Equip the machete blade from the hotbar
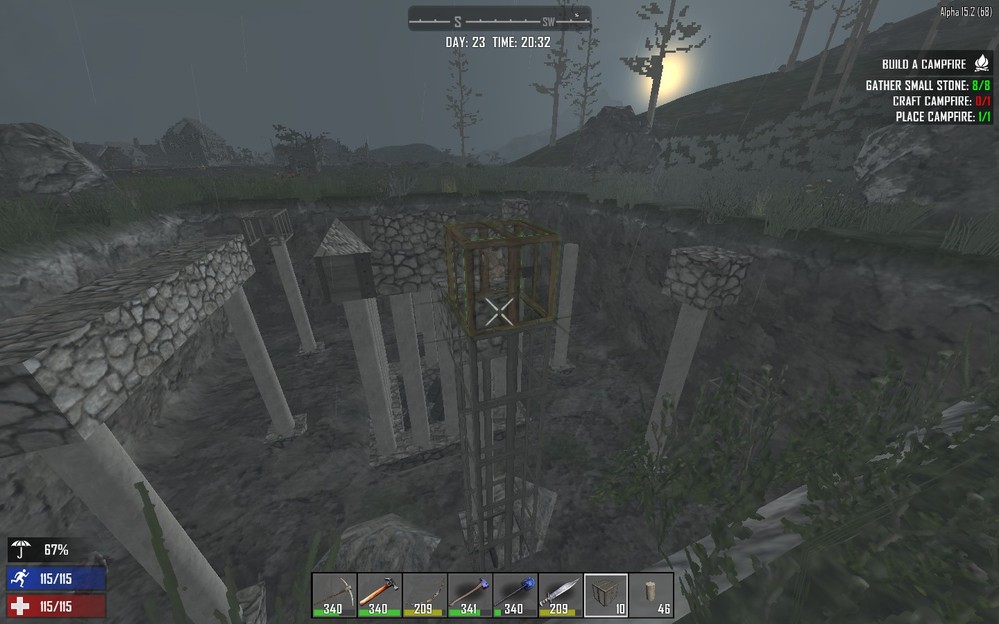Screen dimensions: 999x624 coord(560,595)
